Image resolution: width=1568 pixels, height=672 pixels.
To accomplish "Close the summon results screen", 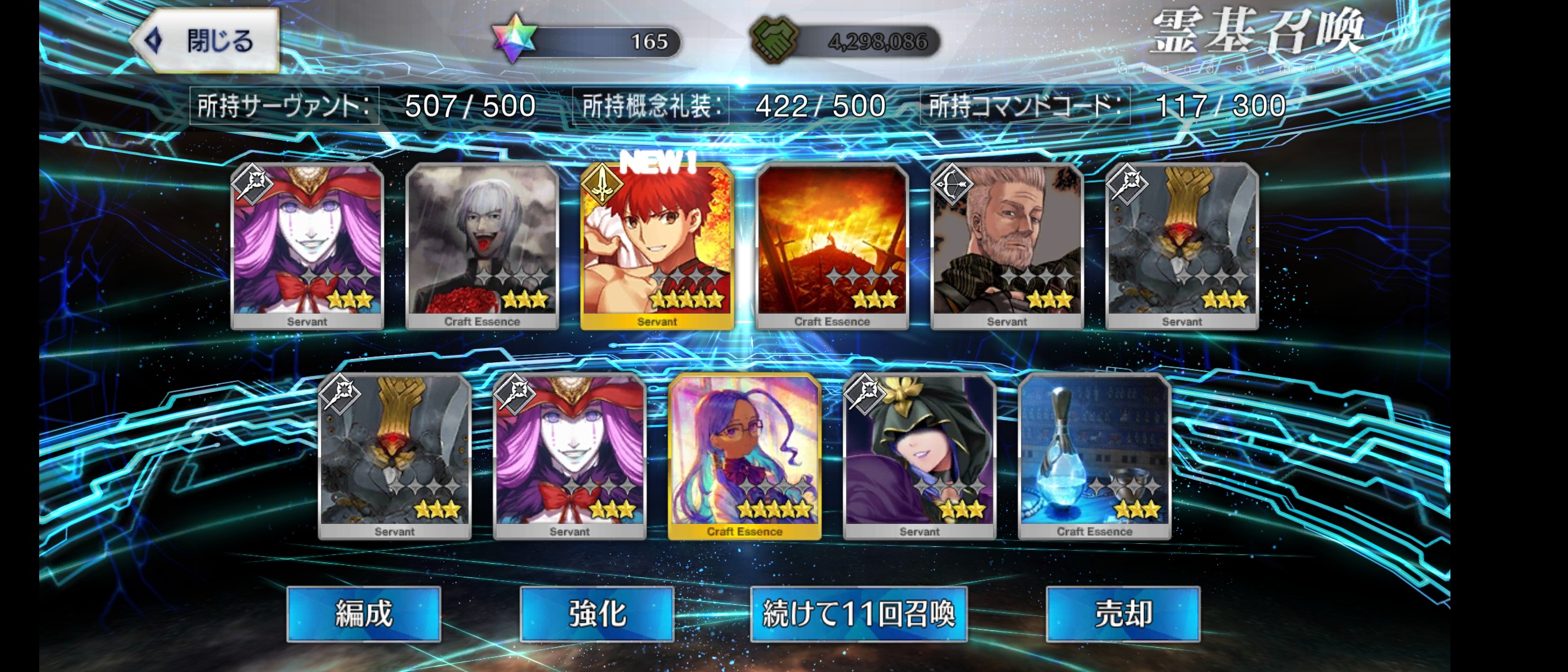I will 207,41.
